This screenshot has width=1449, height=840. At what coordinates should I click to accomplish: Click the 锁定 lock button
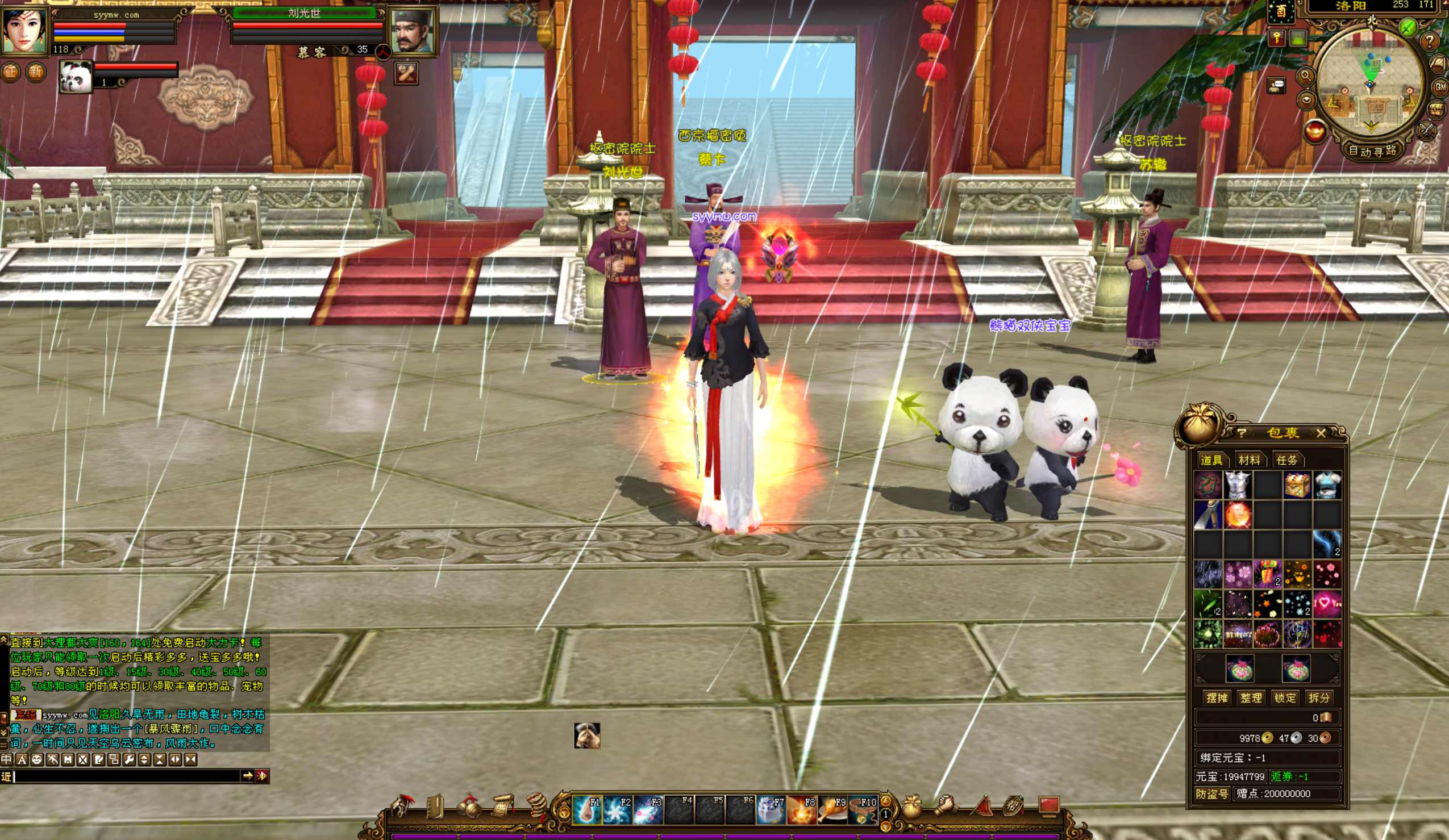tap(1285, 698)
